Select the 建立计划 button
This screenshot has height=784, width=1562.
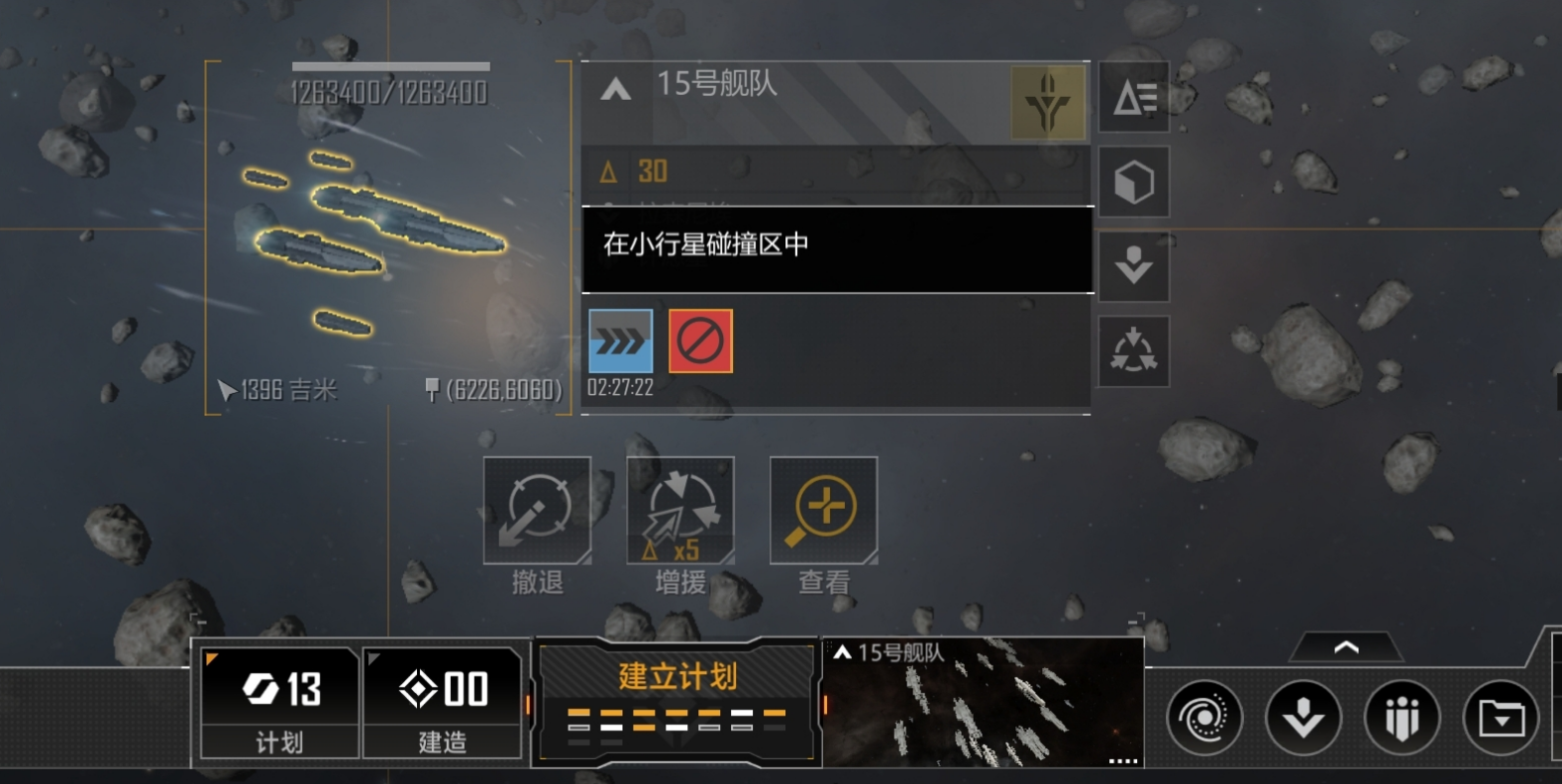coord(677,702)
